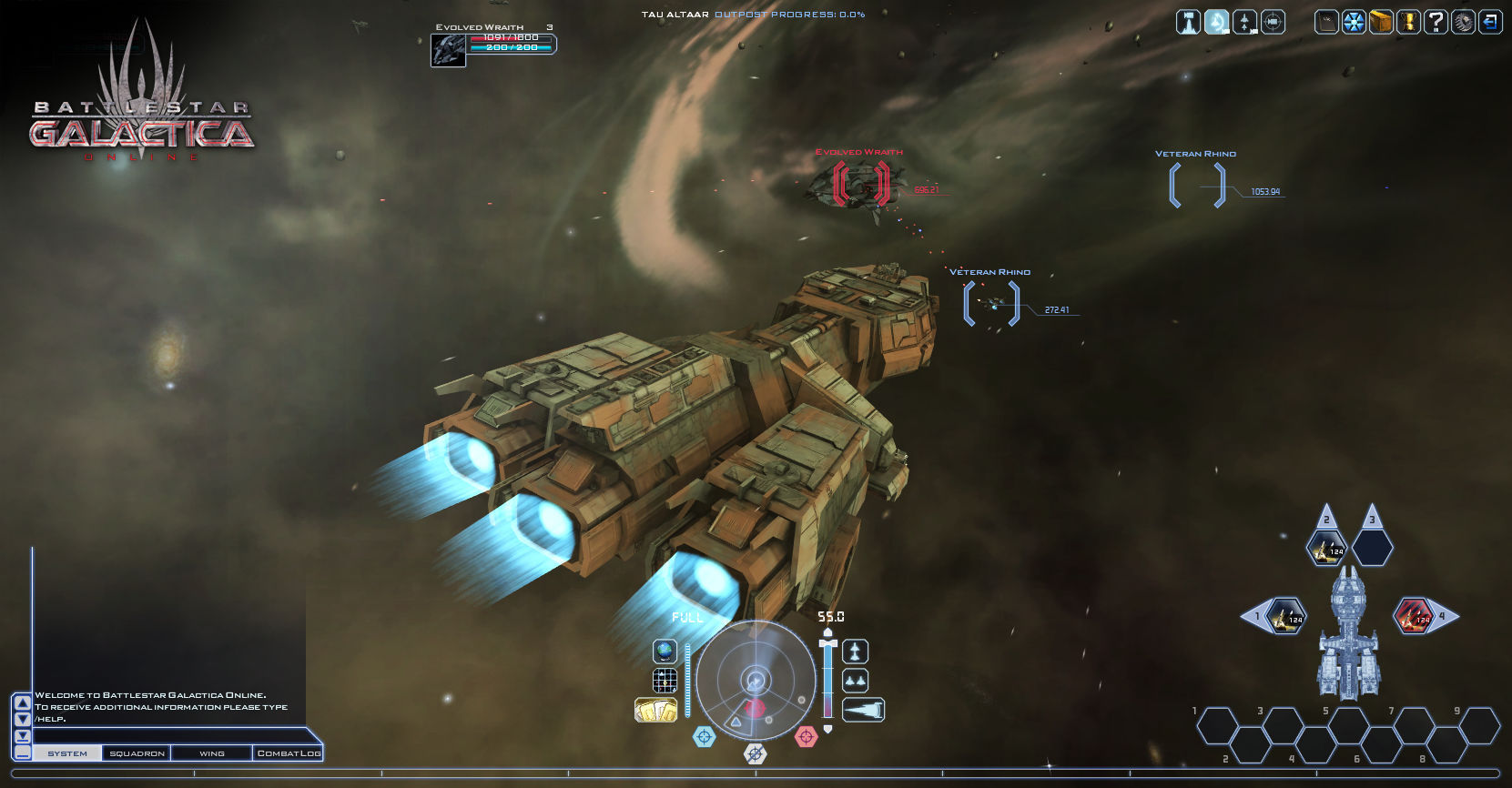Fire weapon slot 1 missile launcher
Image resolution: width=1512 pixels, height=788 pixels.
(x=1286, y=617)
